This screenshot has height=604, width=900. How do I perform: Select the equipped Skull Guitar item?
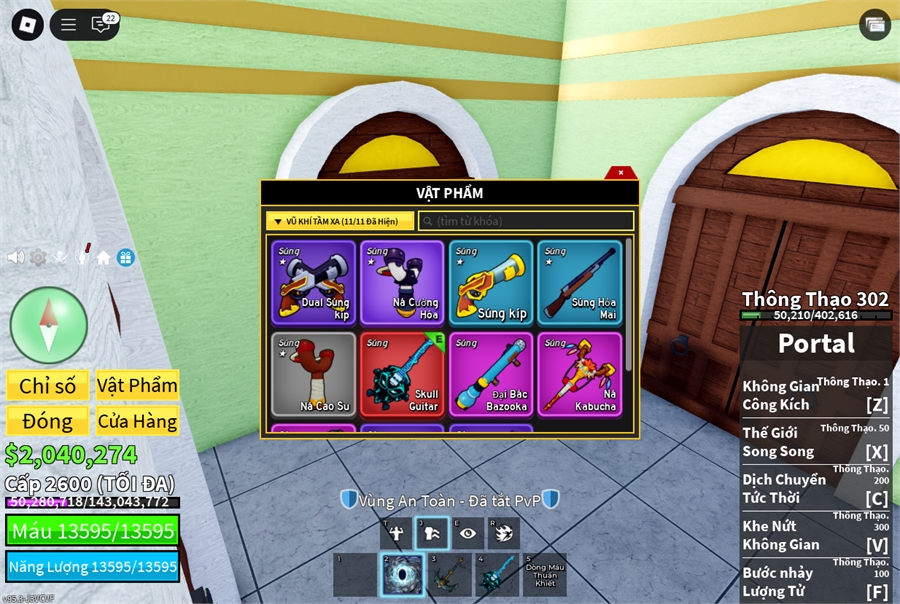pyautogui.click(x=402, y=374)
